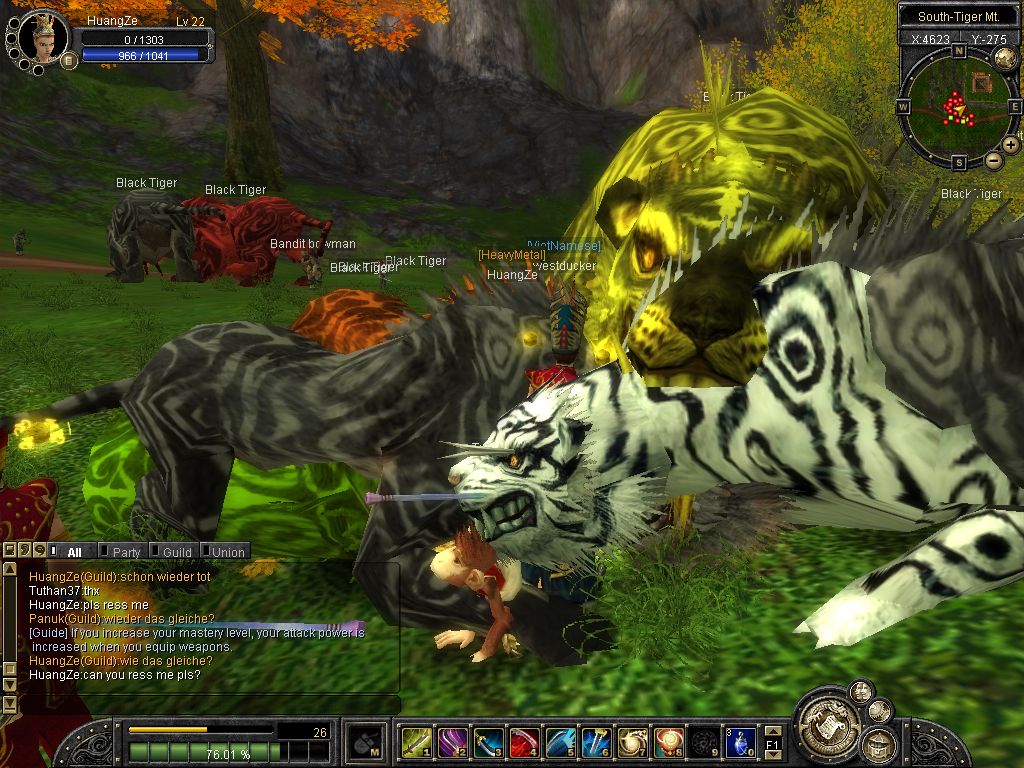Screen dimensions: 1024x768
Task: Use the purple slash skill in slot 2
Action: (451, 742)
